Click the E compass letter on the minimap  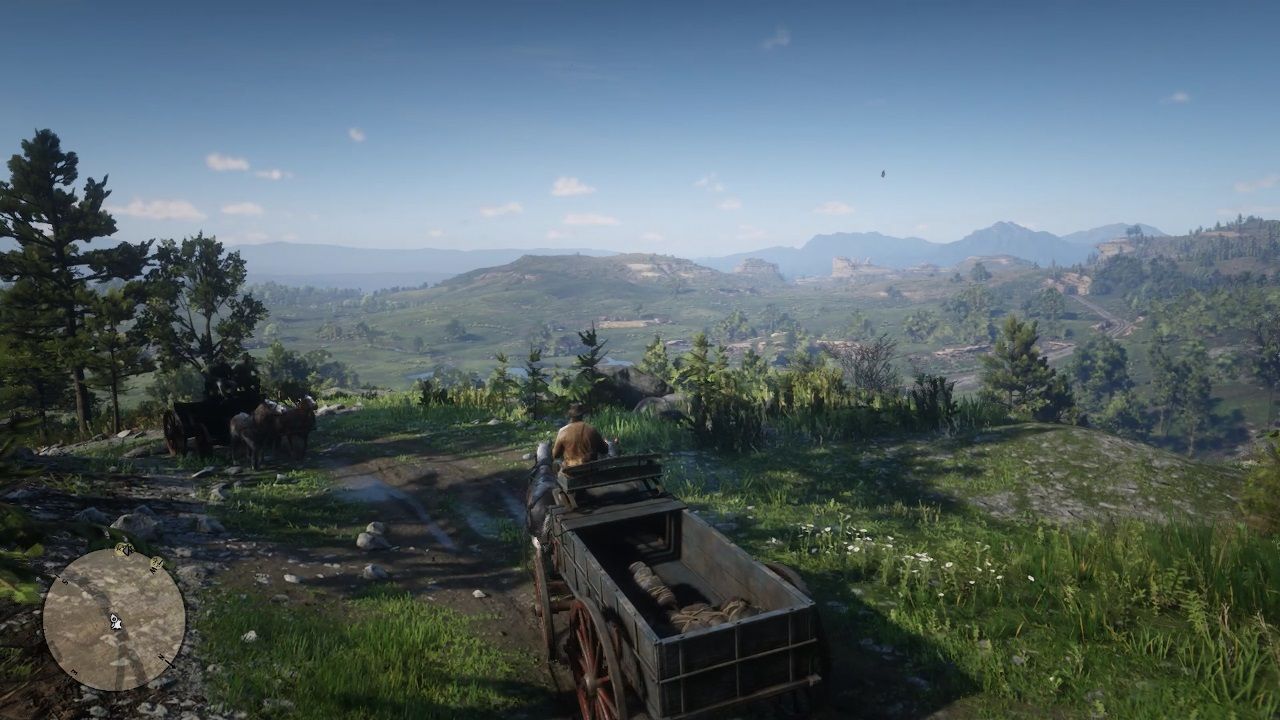pos(72,670)
